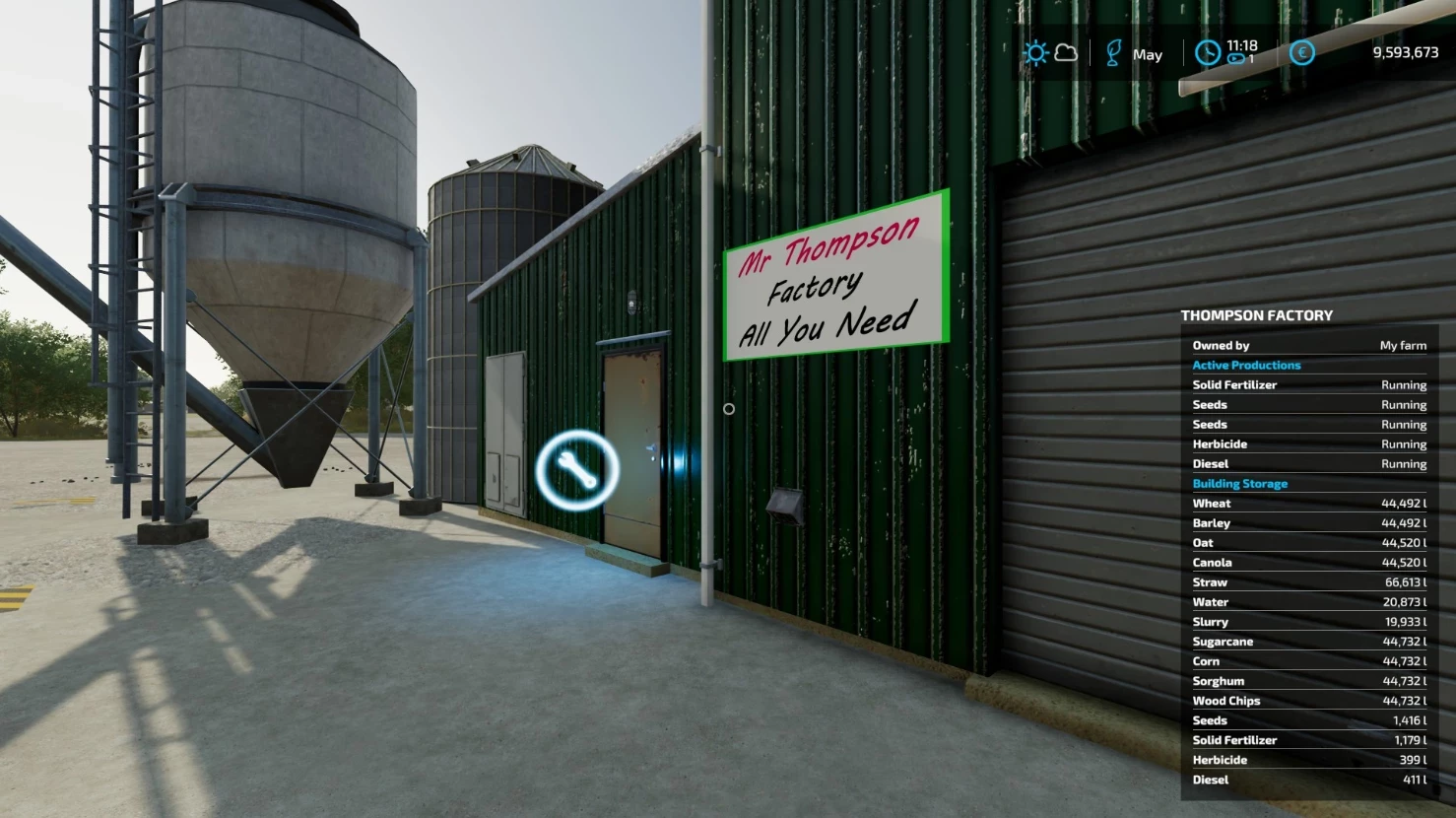The width and height of the screenshot is (1456, 818).
Task: Collapse the Active Productions section
Action: coord(1246,365)
